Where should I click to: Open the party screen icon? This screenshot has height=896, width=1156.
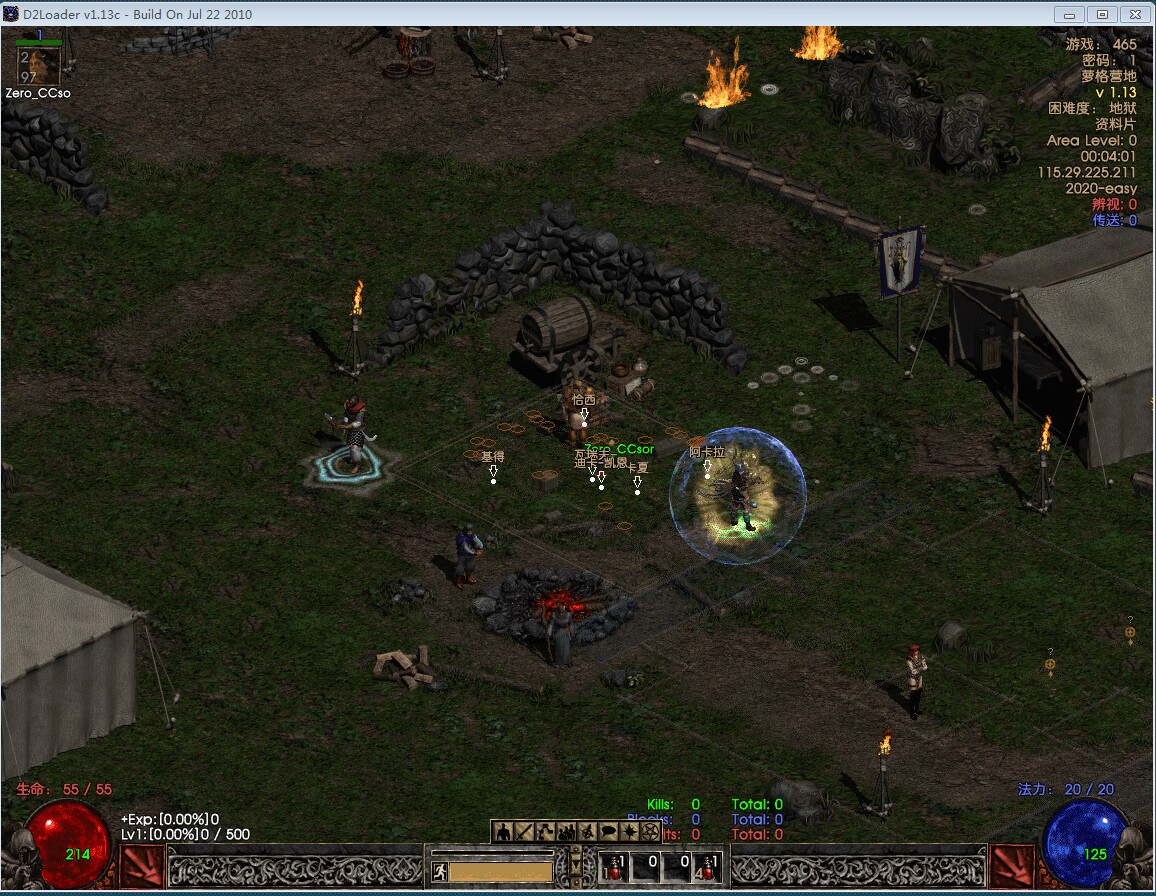coord(566,831)
